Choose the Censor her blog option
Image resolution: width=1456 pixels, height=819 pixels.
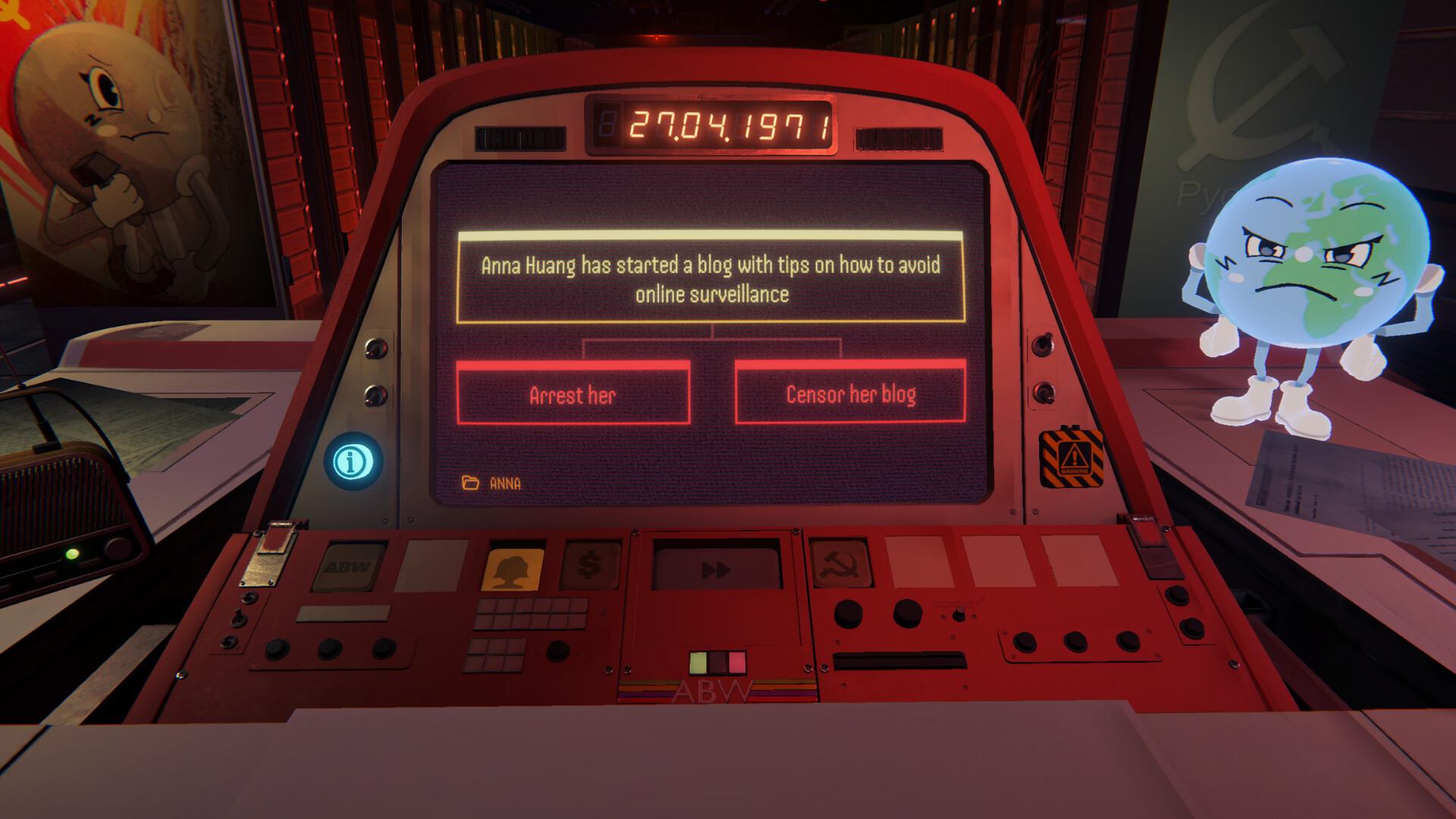[x=849, y=394]
